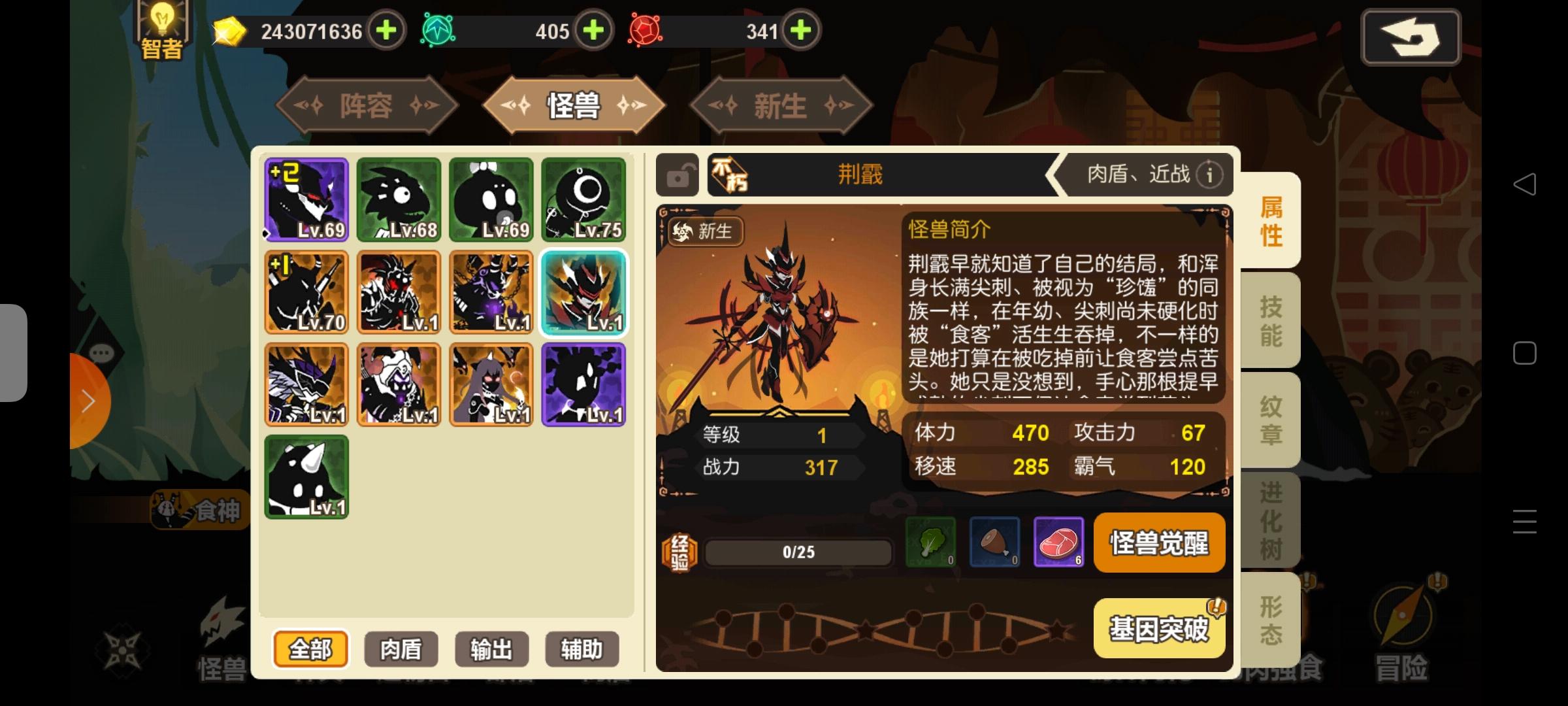Image resolution: width=1568 pixels, height=706 pixels.
Task: Select the purple raw meat feed item
Action: point(1059,543)
